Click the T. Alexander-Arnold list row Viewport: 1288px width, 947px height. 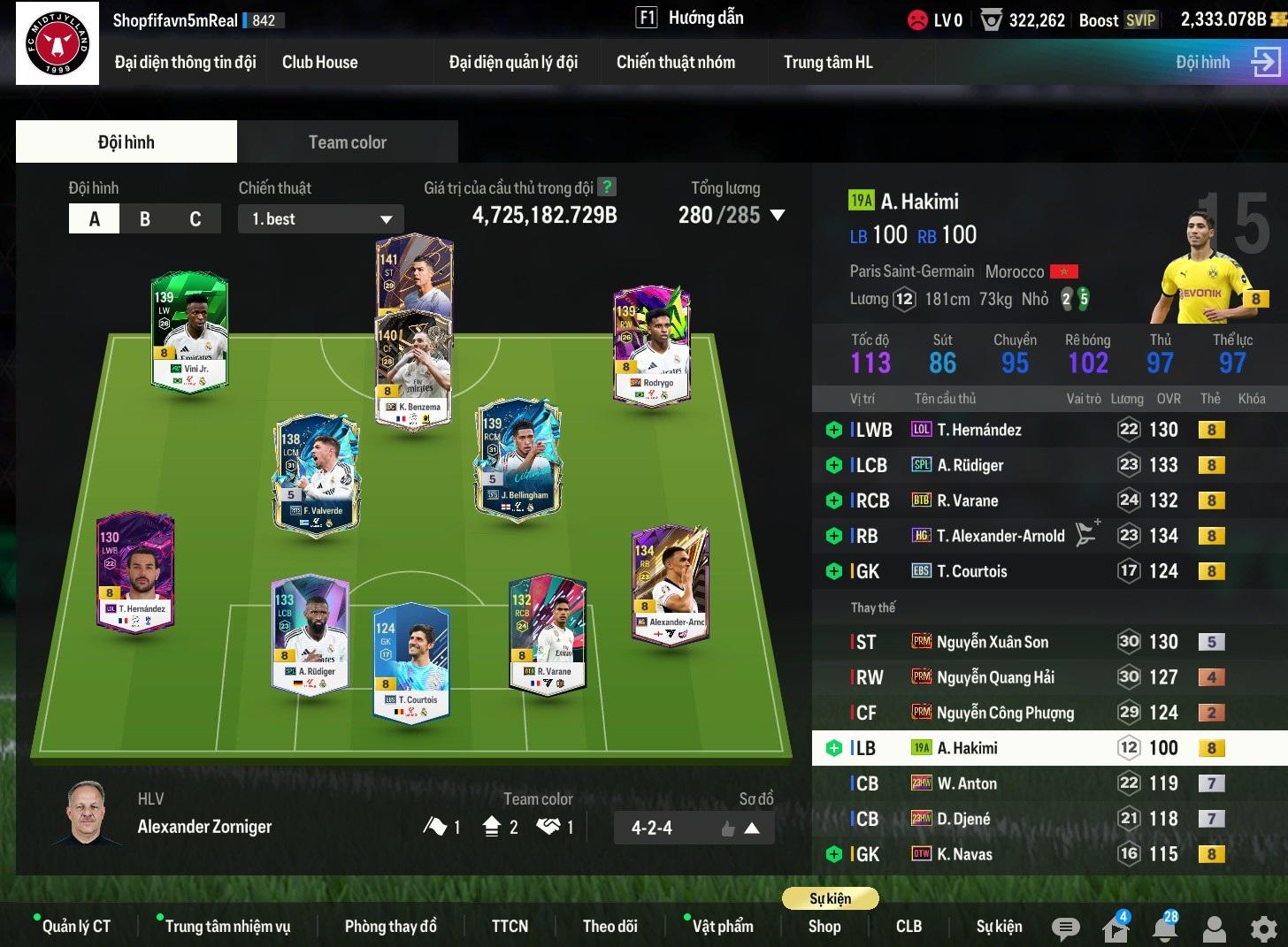pyautogui.click(x=1000, y=536)
